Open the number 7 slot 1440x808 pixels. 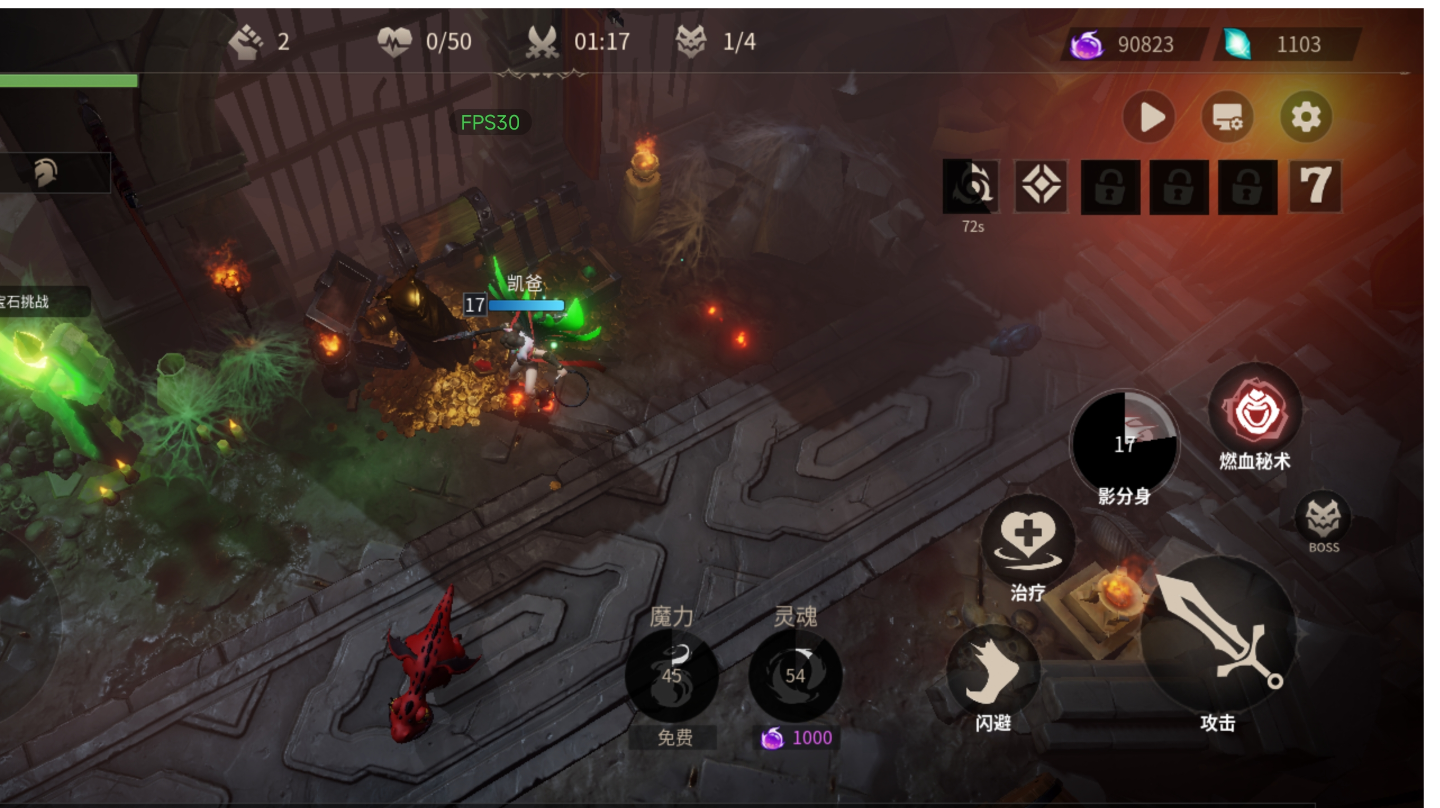tap(1315, 187)
